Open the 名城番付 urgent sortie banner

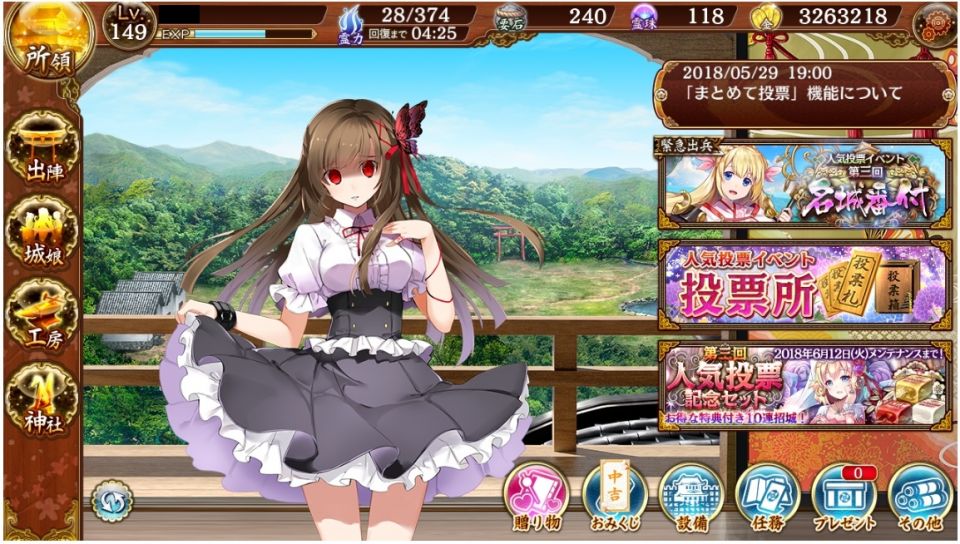pyautogui.click(x=804, y=181)
